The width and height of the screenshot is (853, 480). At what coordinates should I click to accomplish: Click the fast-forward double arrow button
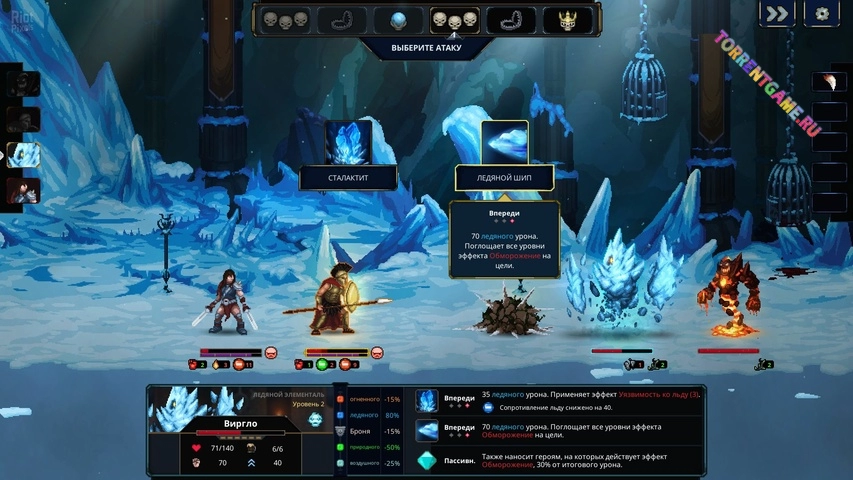coord(776,14)
